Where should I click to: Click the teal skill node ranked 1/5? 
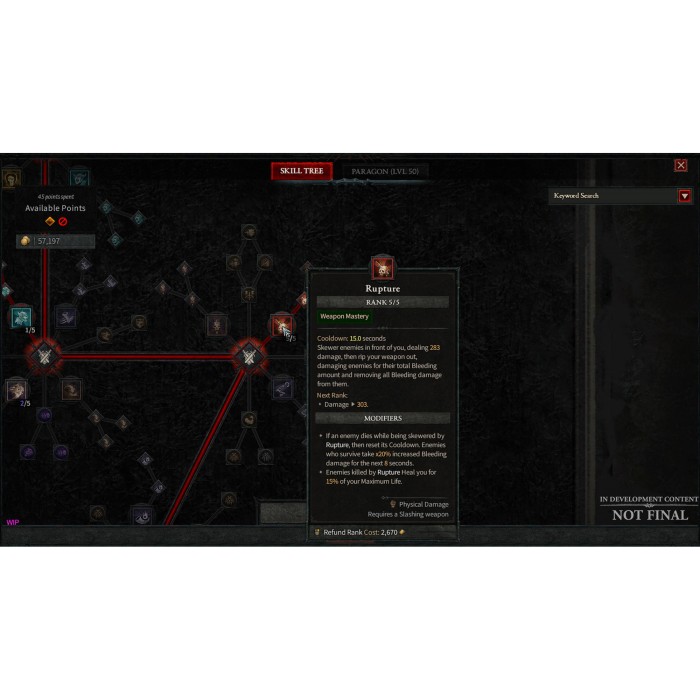tap(20, 318)
